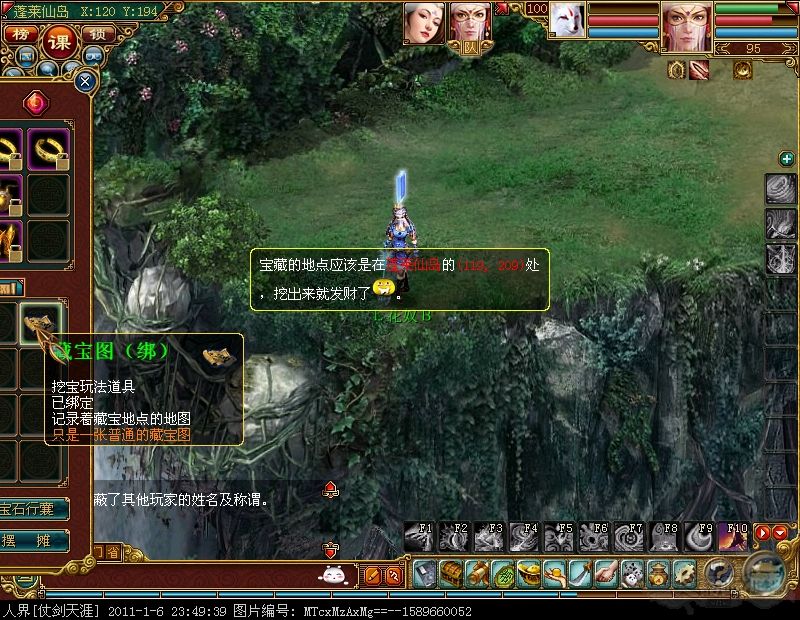Click the round 课 button
This screenshot has width=800, height=620.
(58, 40)
